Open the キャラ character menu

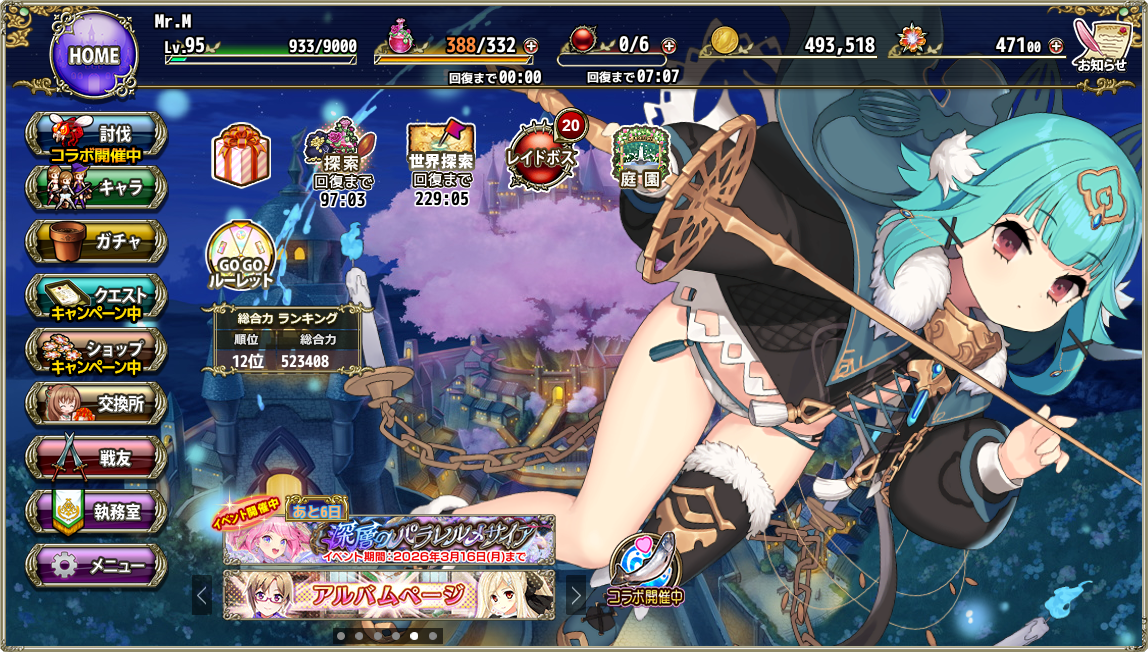point(97,187)
